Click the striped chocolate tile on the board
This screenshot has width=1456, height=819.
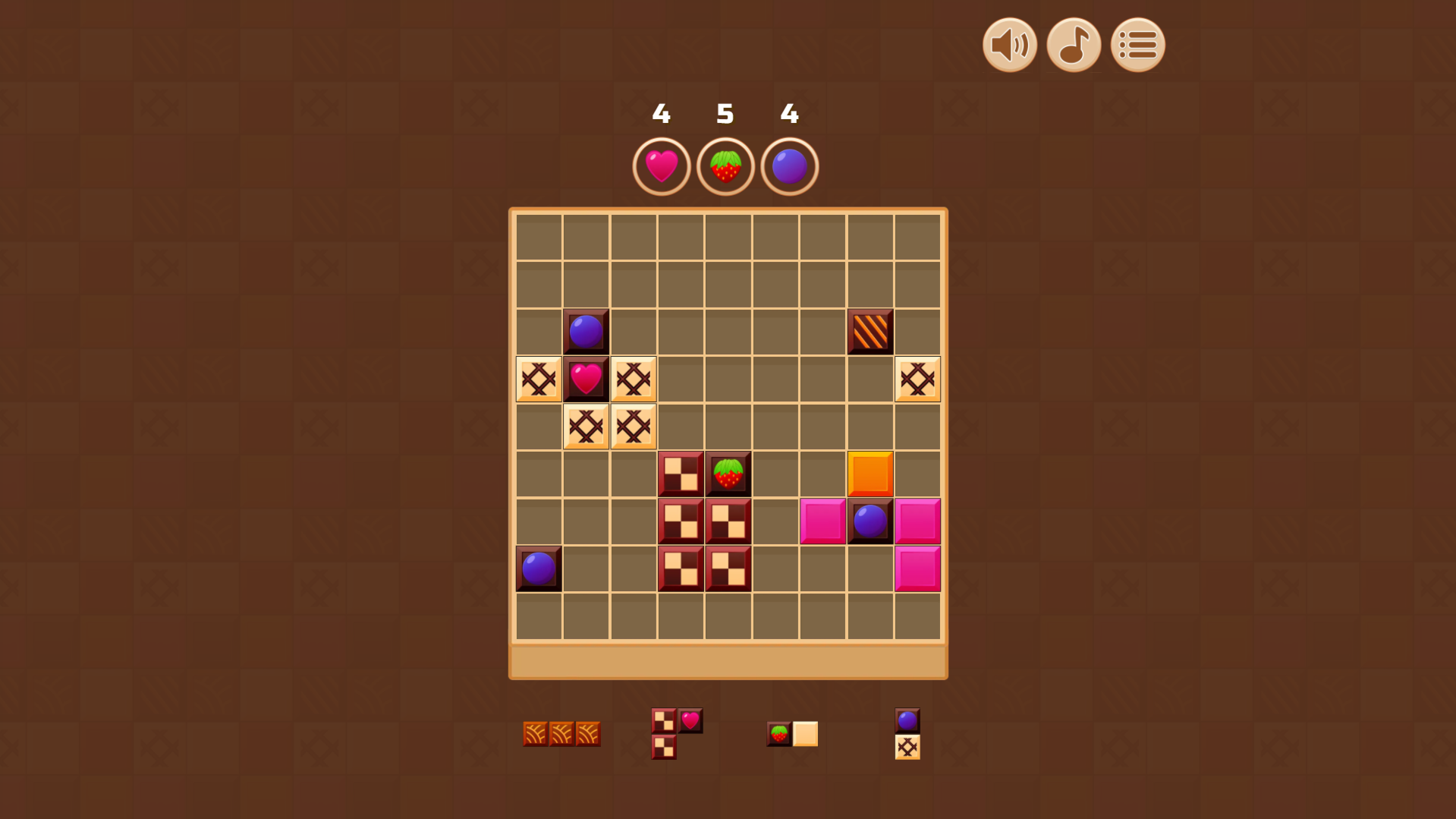coord(870,331)
